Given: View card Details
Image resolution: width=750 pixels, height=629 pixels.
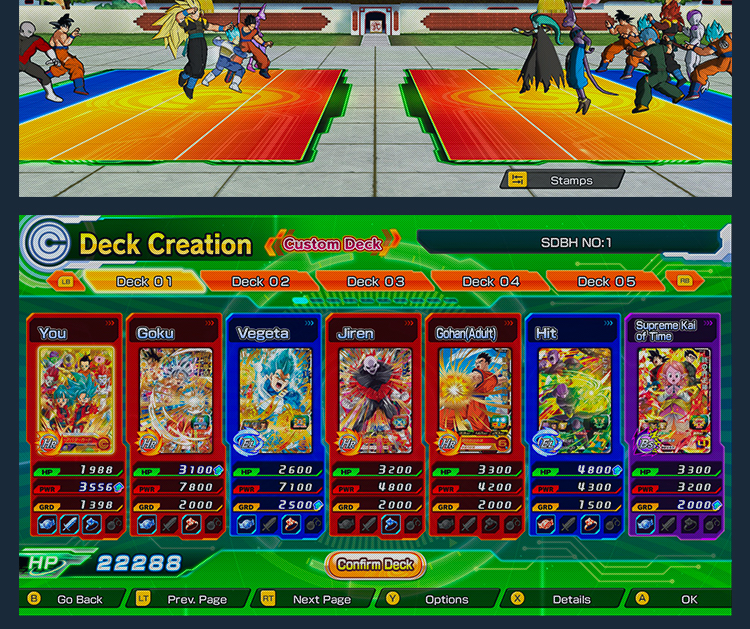Looking at the screenshot, I should (560, 599).
